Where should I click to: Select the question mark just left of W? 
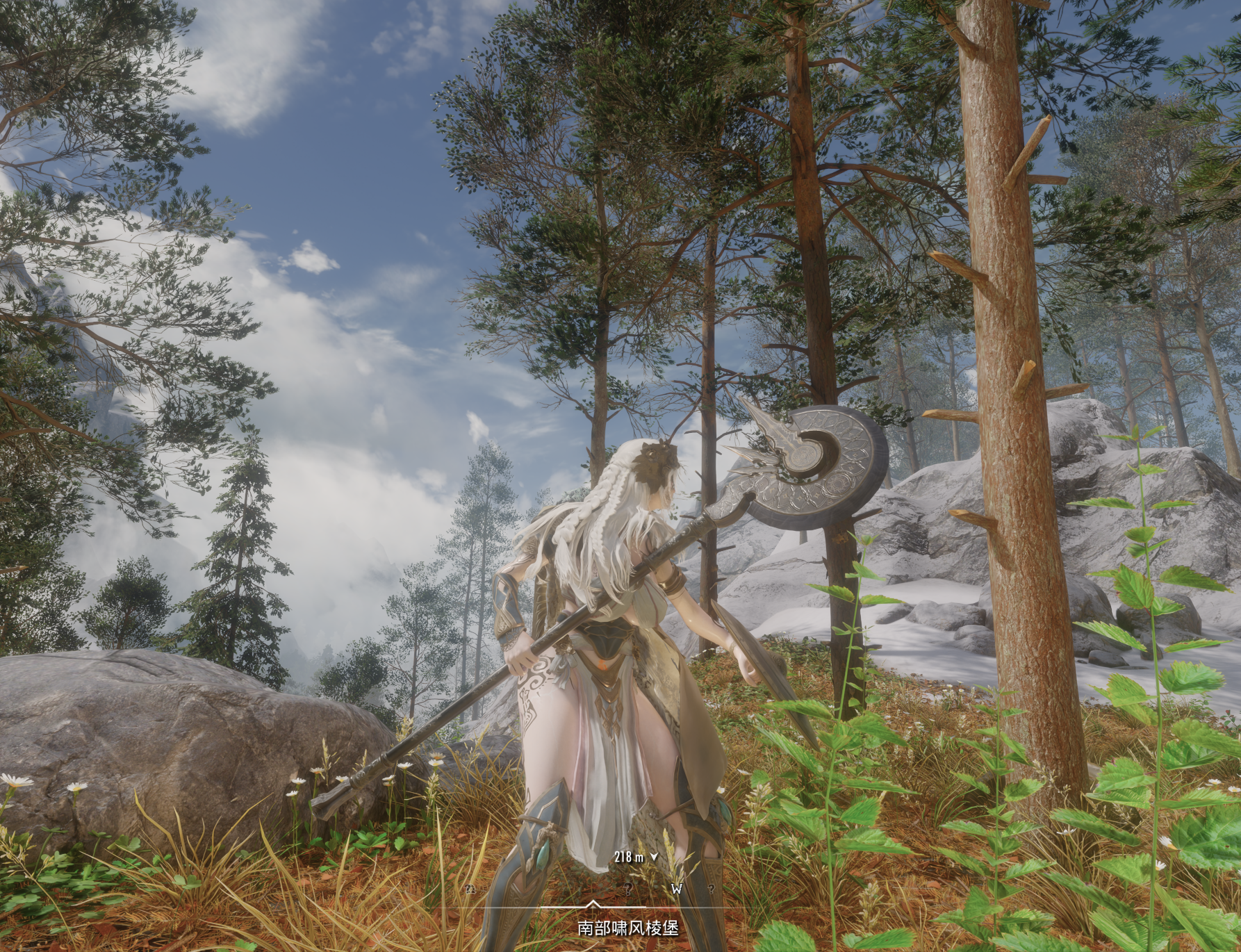tap(627, 889)
